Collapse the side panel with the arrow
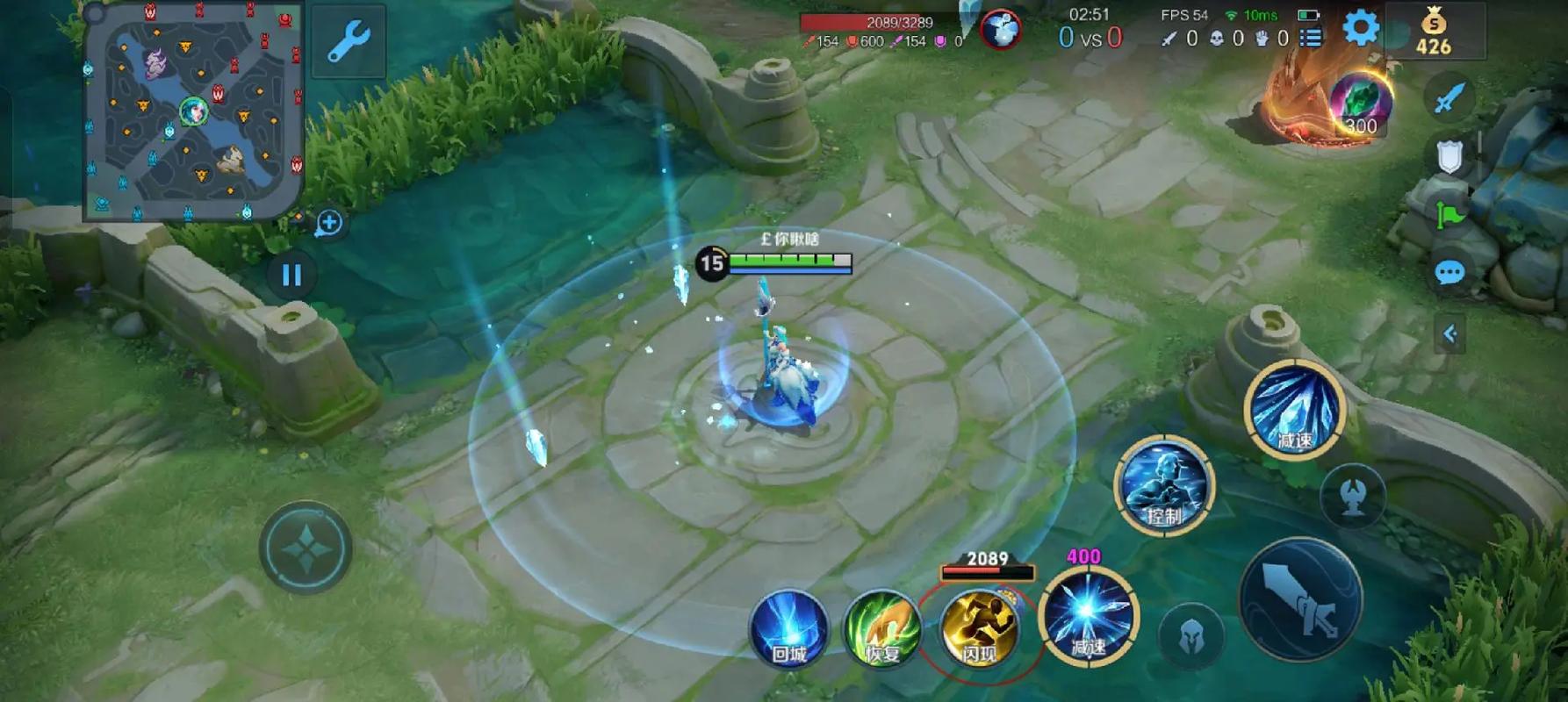 tap(1449, 333)
